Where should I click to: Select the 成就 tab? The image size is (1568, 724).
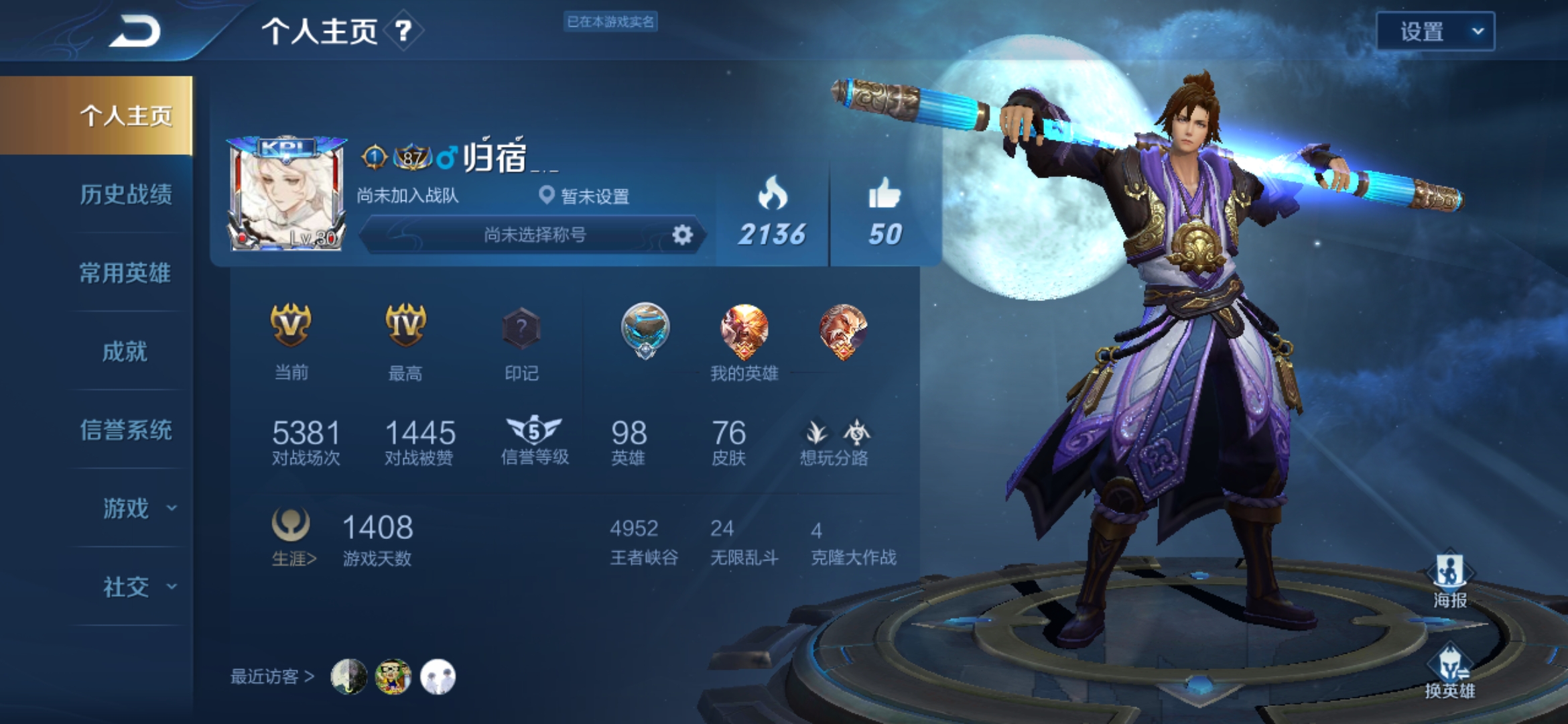pyautogui.click(x=125, y=351)
